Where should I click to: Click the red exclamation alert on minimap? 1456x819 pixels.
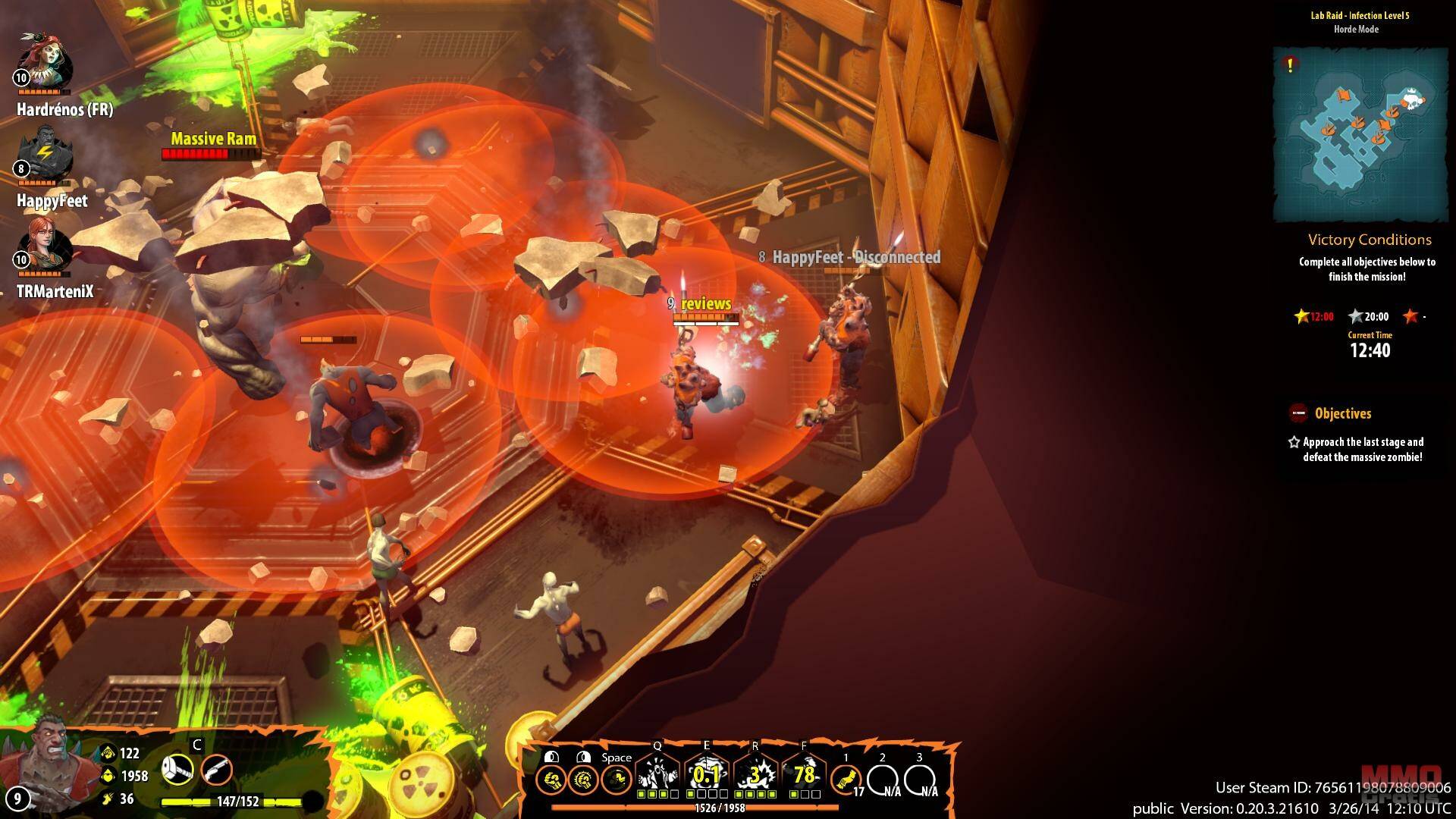(x=1290, y=65)
